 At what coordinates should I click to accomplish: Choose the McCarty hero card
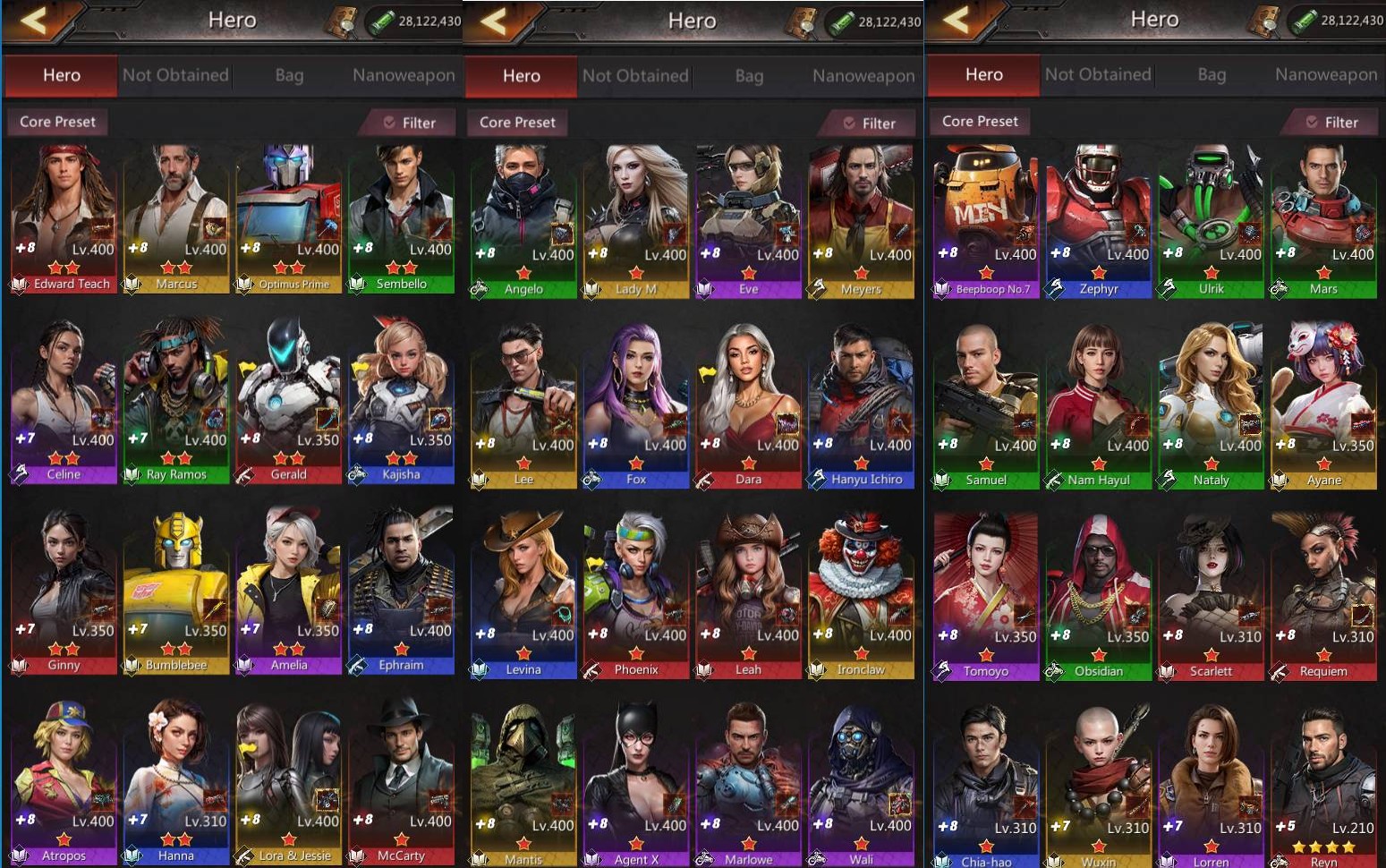pyautogui.click(x=401, y=783)
